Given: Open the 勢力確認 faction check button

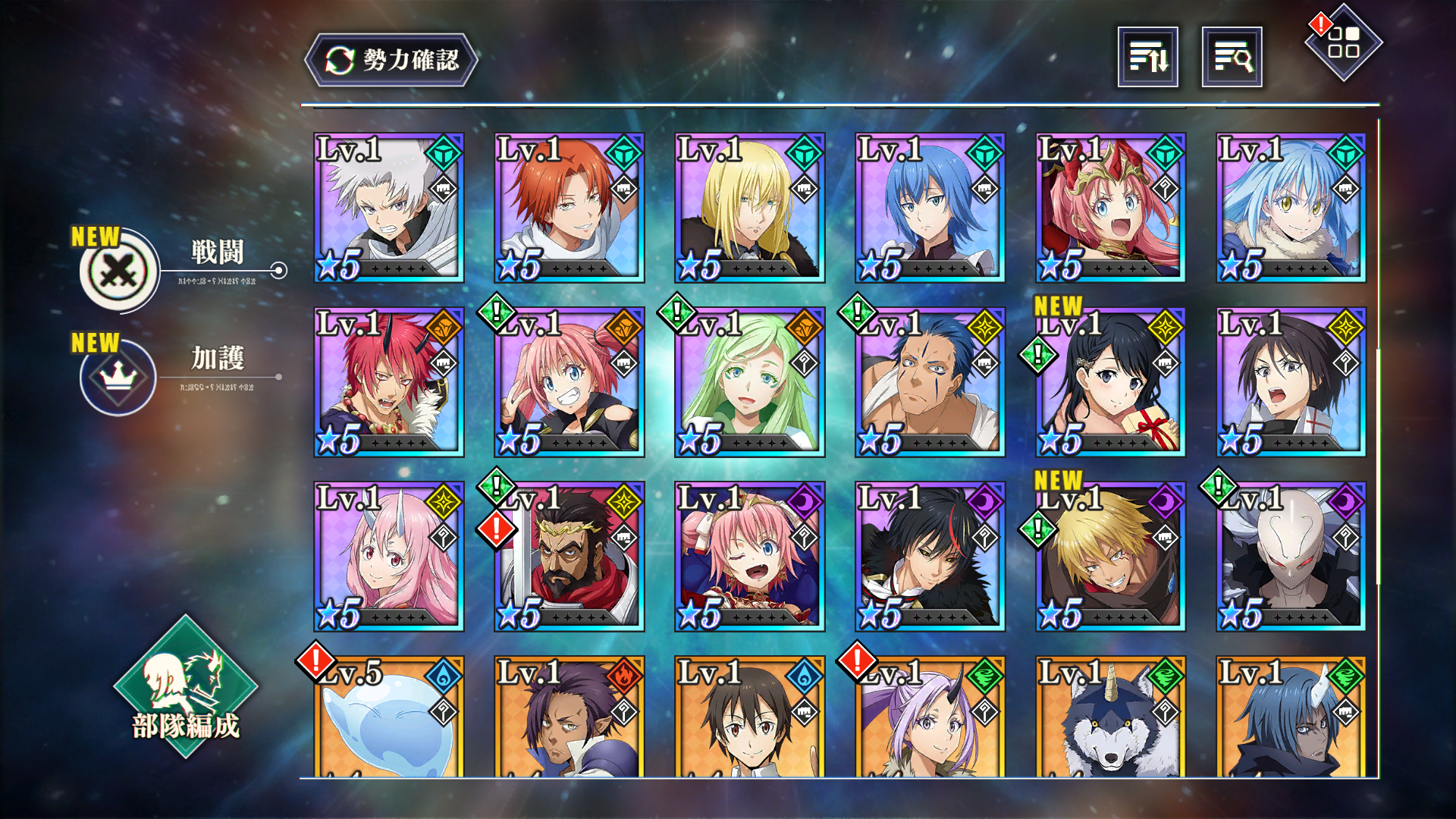Looking at the screenshot, I should 391,60.
